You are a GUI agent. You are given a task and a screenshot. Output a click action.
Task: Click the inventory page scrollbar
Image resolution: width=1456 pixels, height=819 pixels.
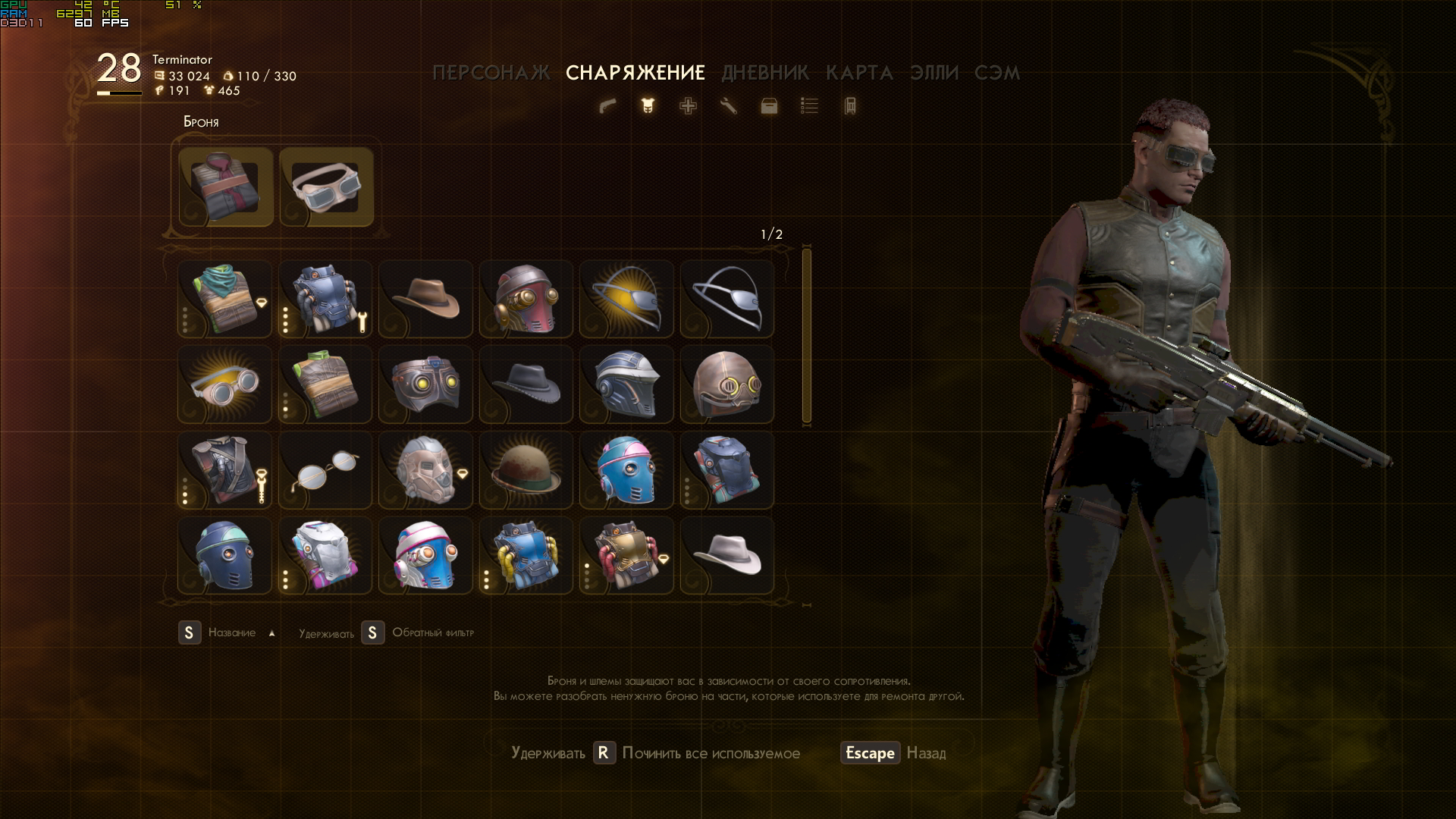806,335
